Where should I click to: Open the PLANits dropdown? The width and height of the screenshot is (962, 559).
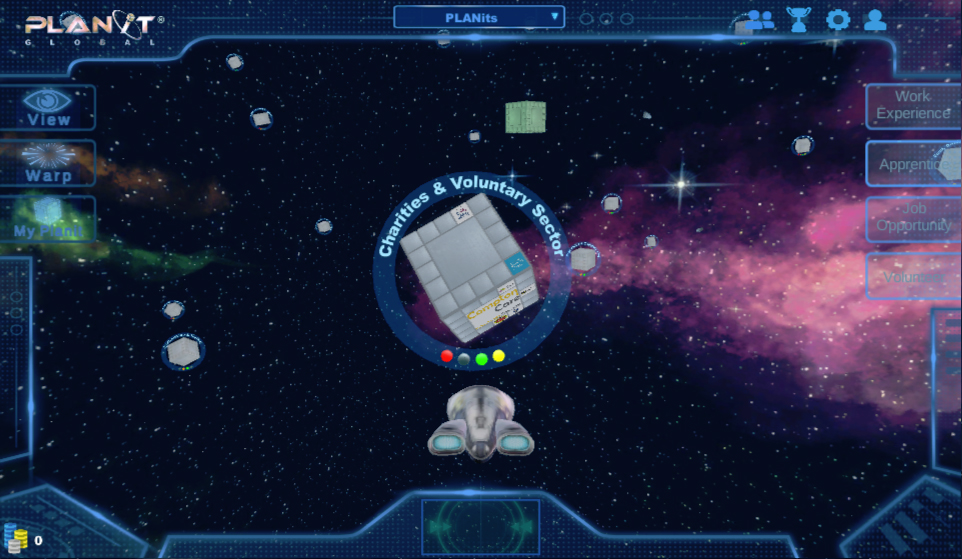tap(479, 17)
